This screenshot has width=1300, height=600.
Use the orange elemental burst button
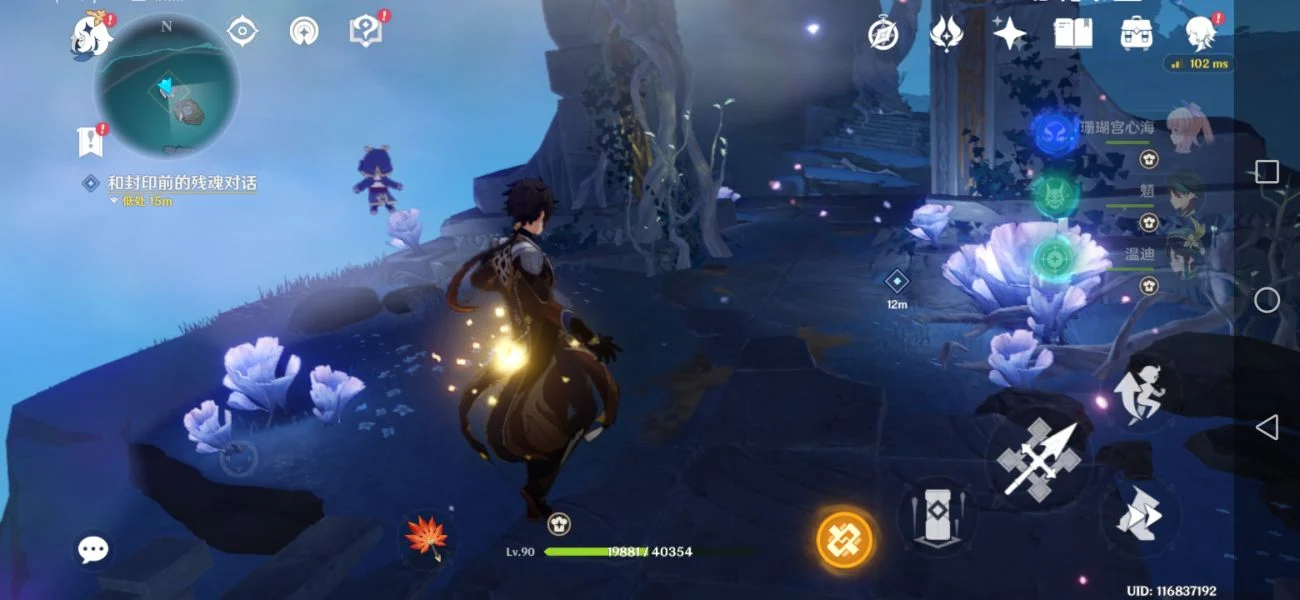[845, 540]
